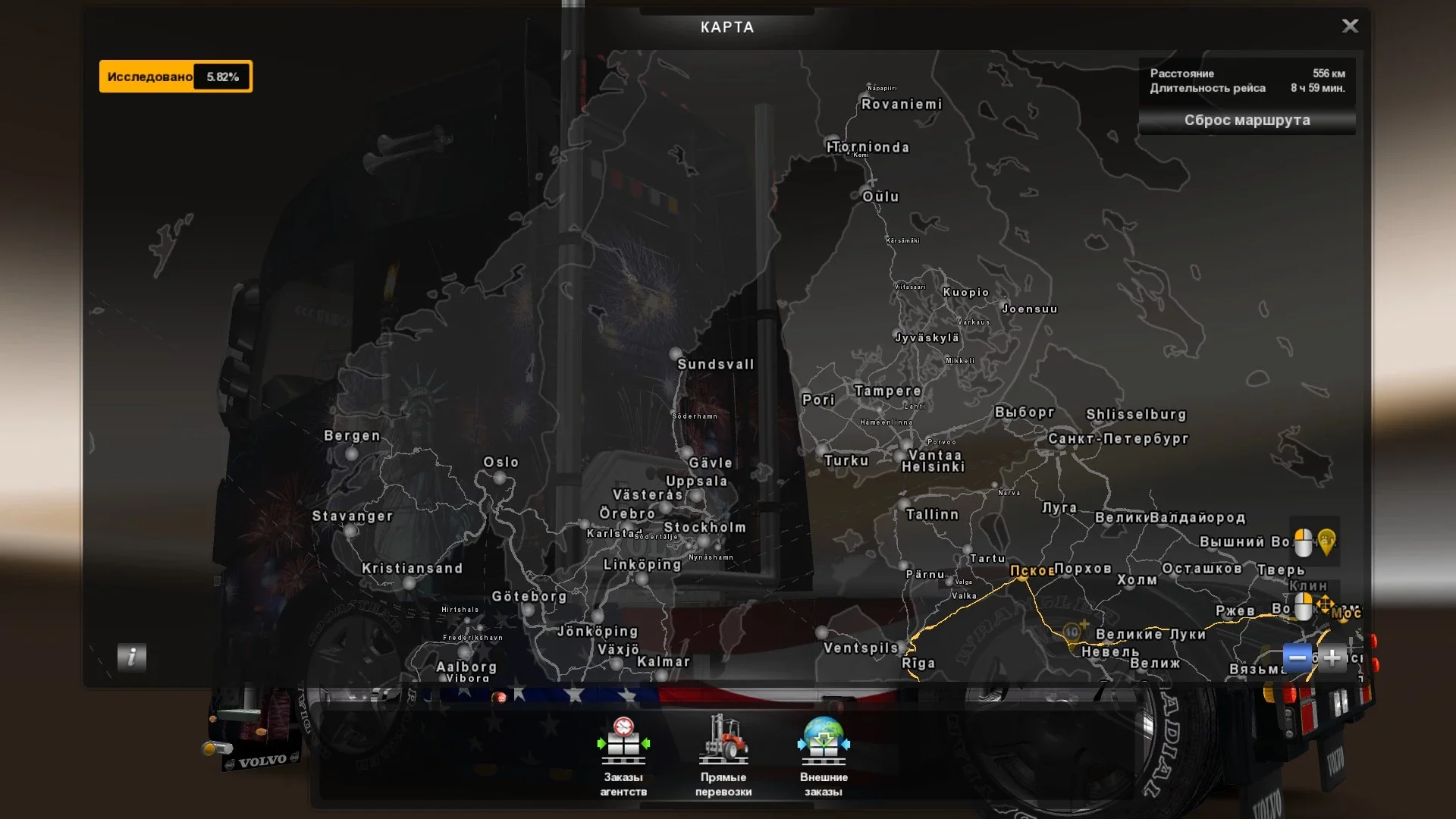Click the info 'i' button bottom left
Screen dimensions: 1456x819
point(132,657)
